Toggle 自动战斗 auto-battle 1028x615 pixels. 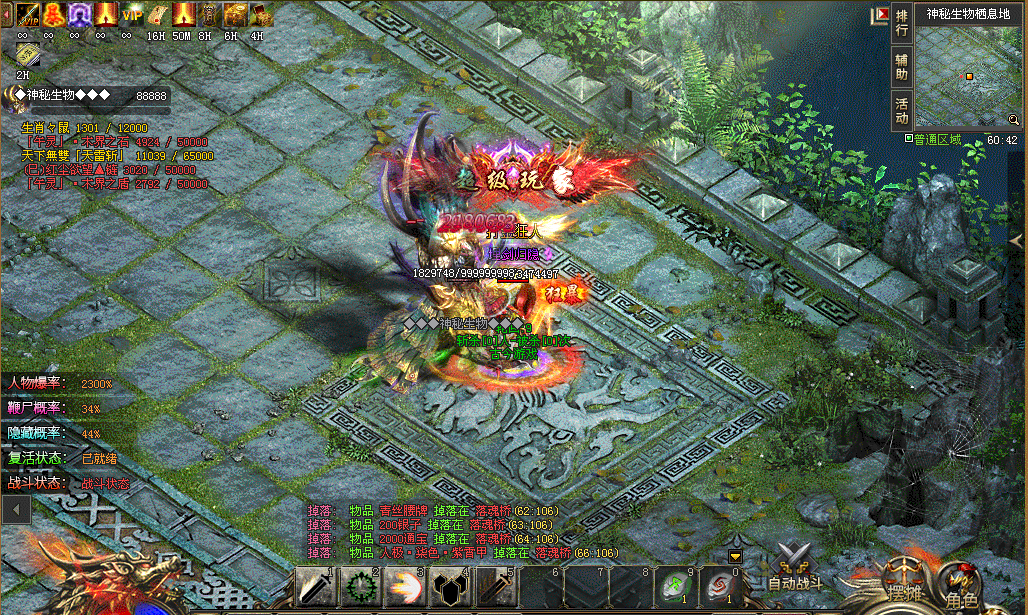pyautogui.click(x=795, y=567)
